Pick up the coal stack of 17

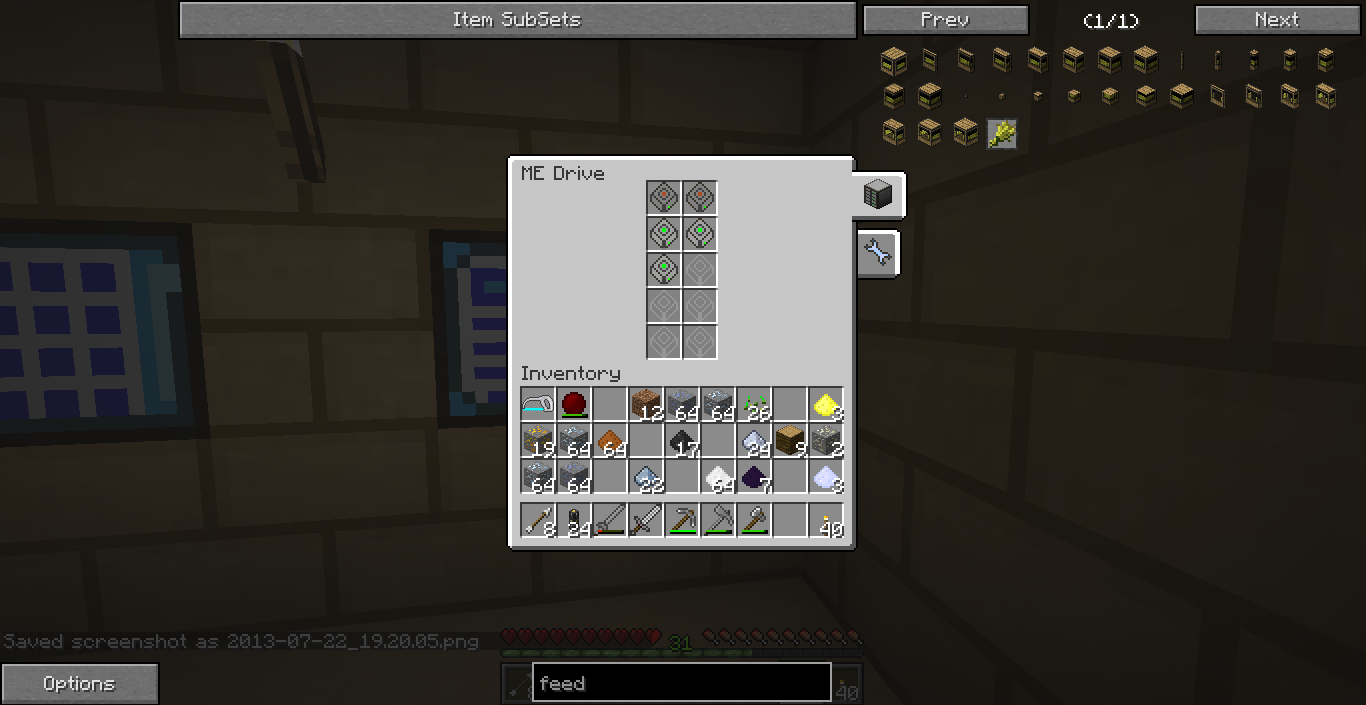point(682,441)
